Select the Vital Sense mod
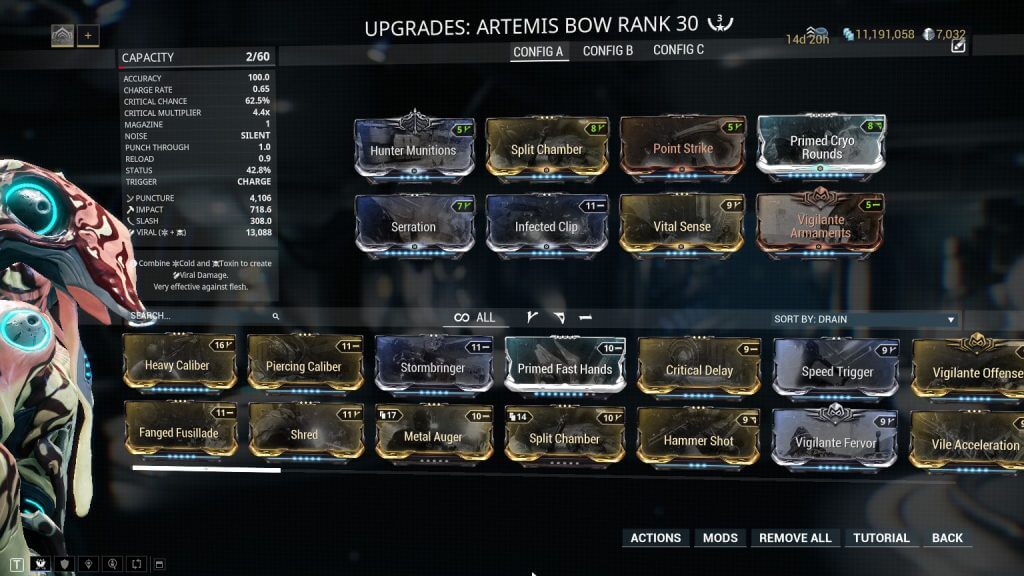Viewport: 1024px width, 576px height. [681, 227]
